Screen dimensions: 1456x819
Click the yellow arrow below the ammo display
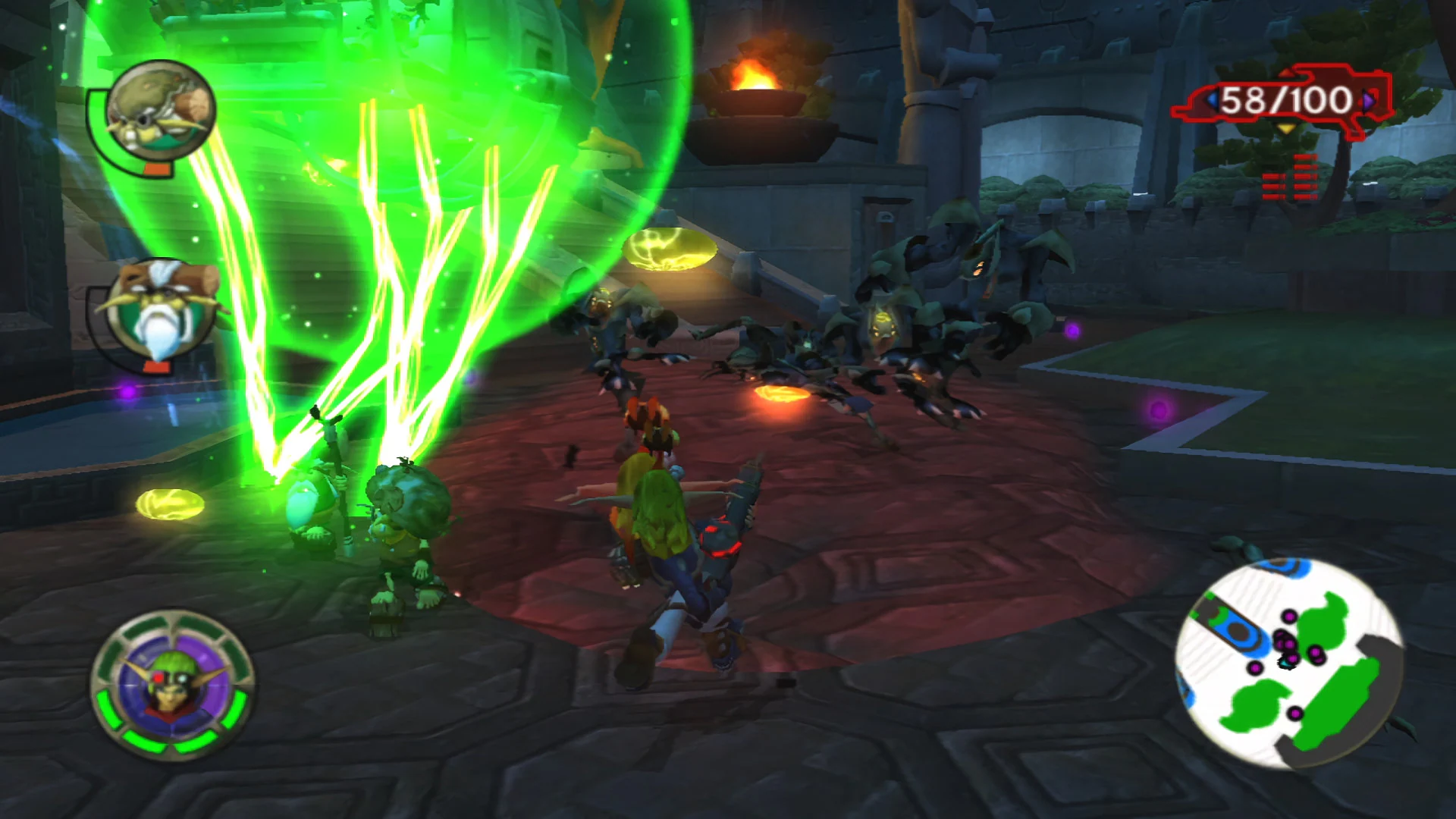coord(1286,129)
